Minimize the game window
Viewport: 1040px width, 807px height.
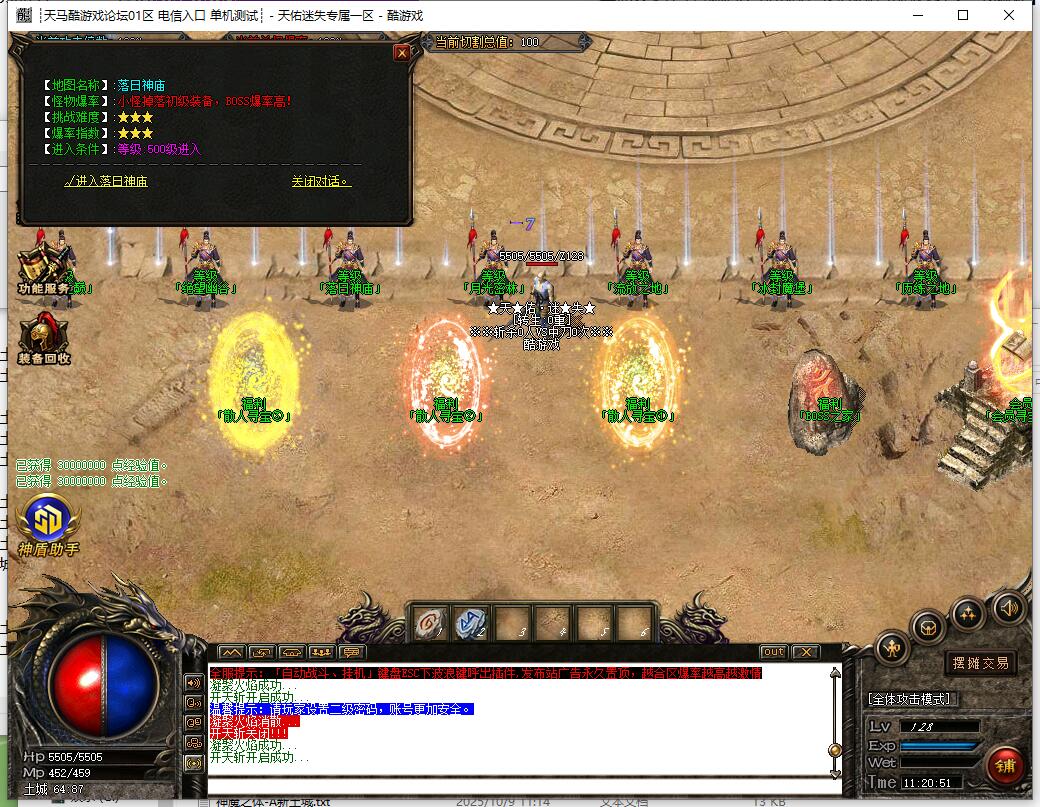click(x=917, y=15)
